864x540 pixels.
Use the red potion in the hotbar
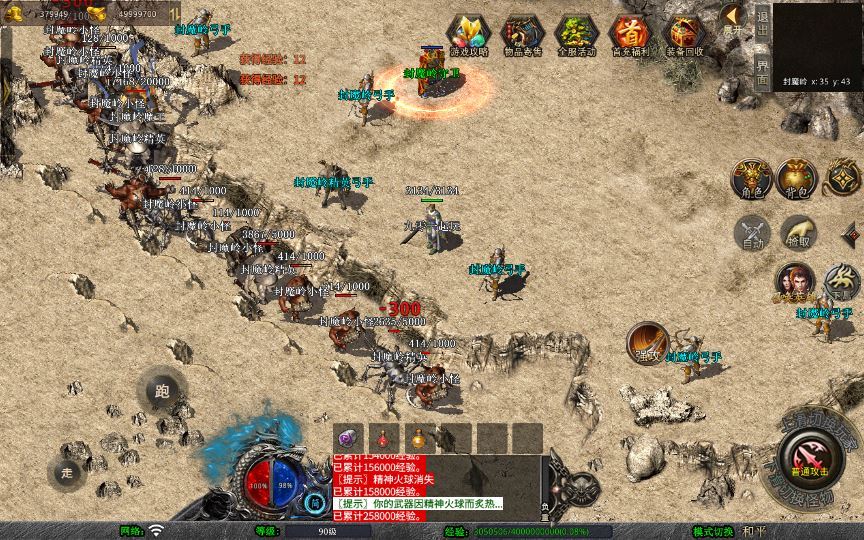385,438
